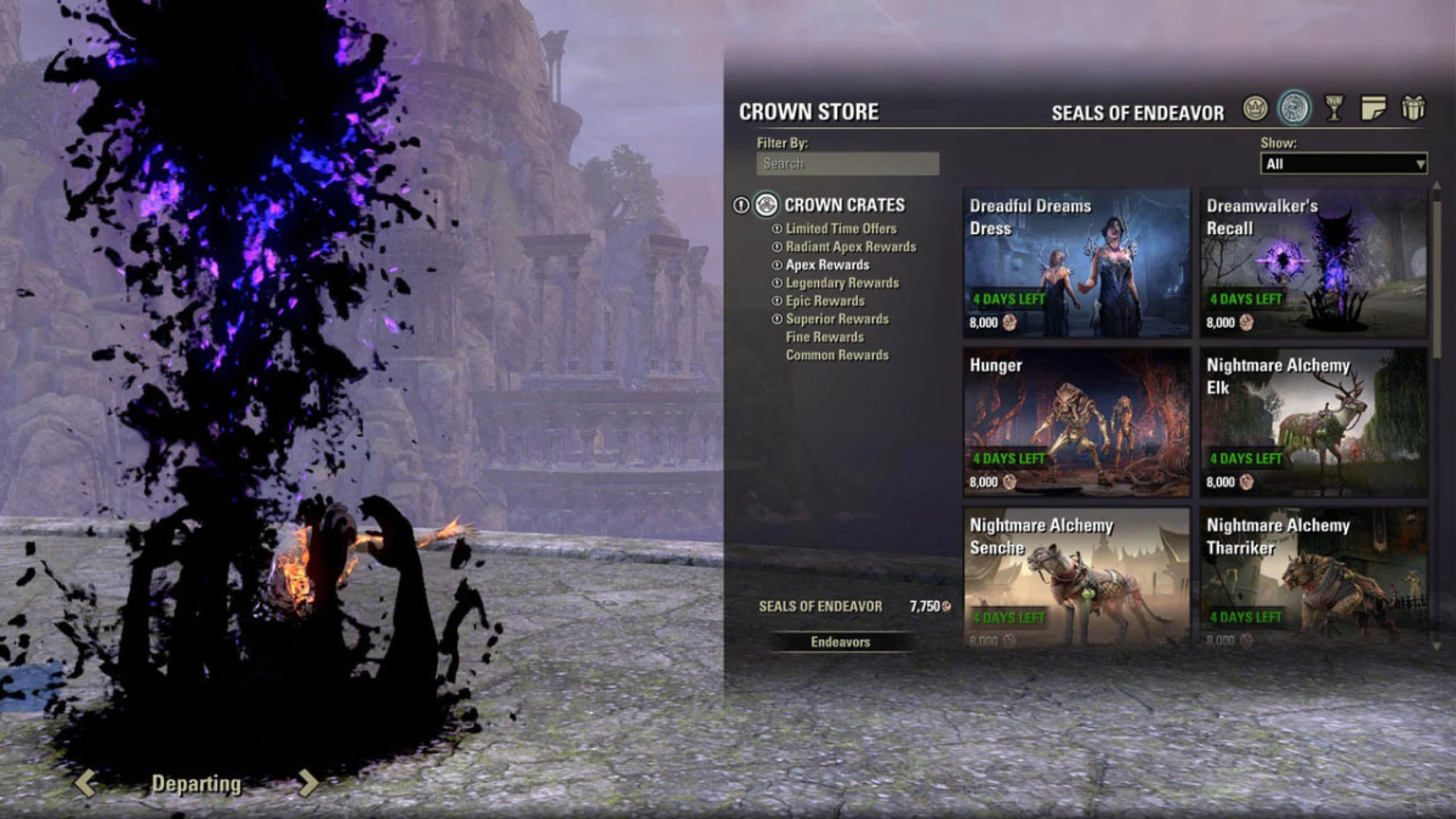The image size is (1456, 819).
Task: Click the goblet trophy icon in the header
Action: (1334, 109)
